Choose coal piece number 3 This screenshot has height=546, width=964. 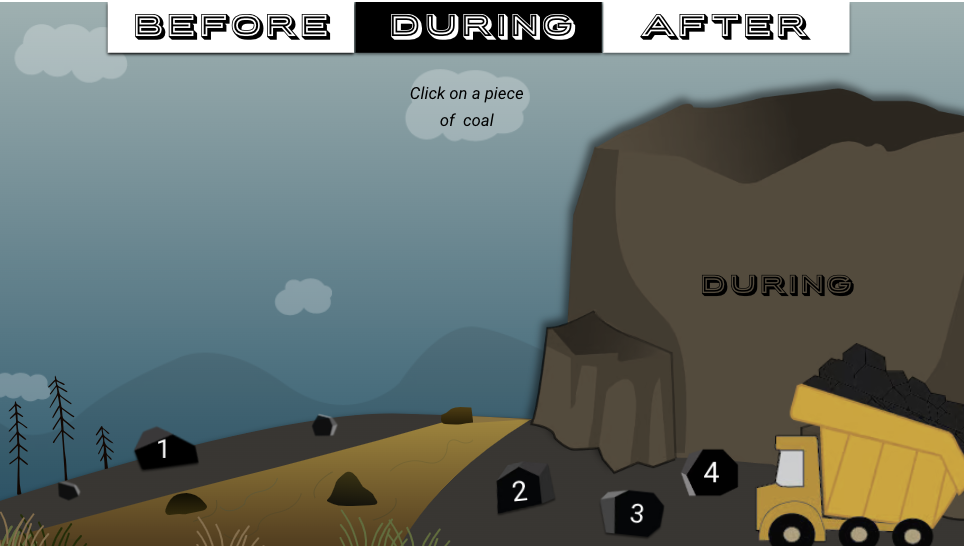click(634, 513)
